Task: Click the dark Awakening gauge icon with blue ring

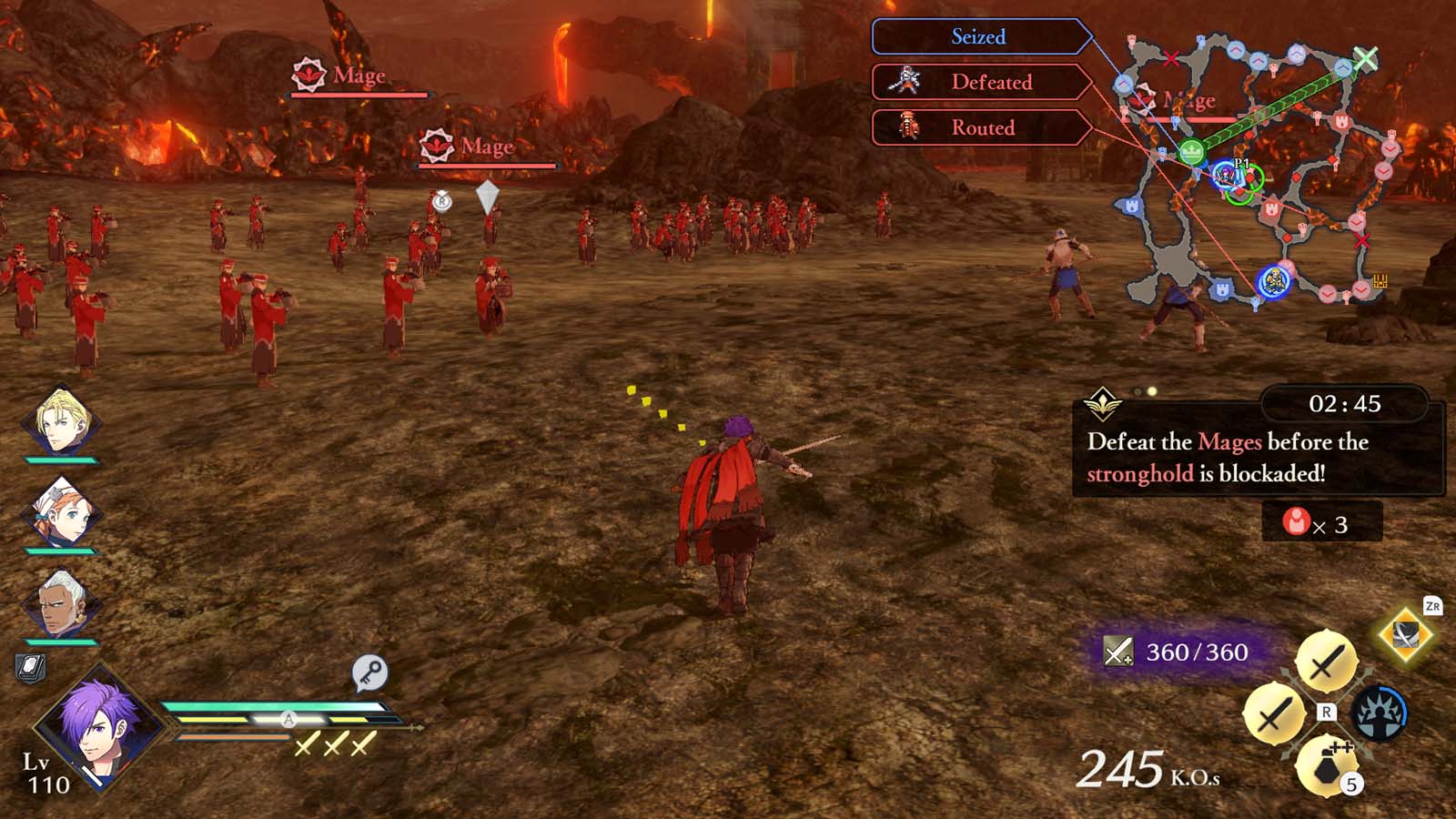Action: (x=1382, y=713)
